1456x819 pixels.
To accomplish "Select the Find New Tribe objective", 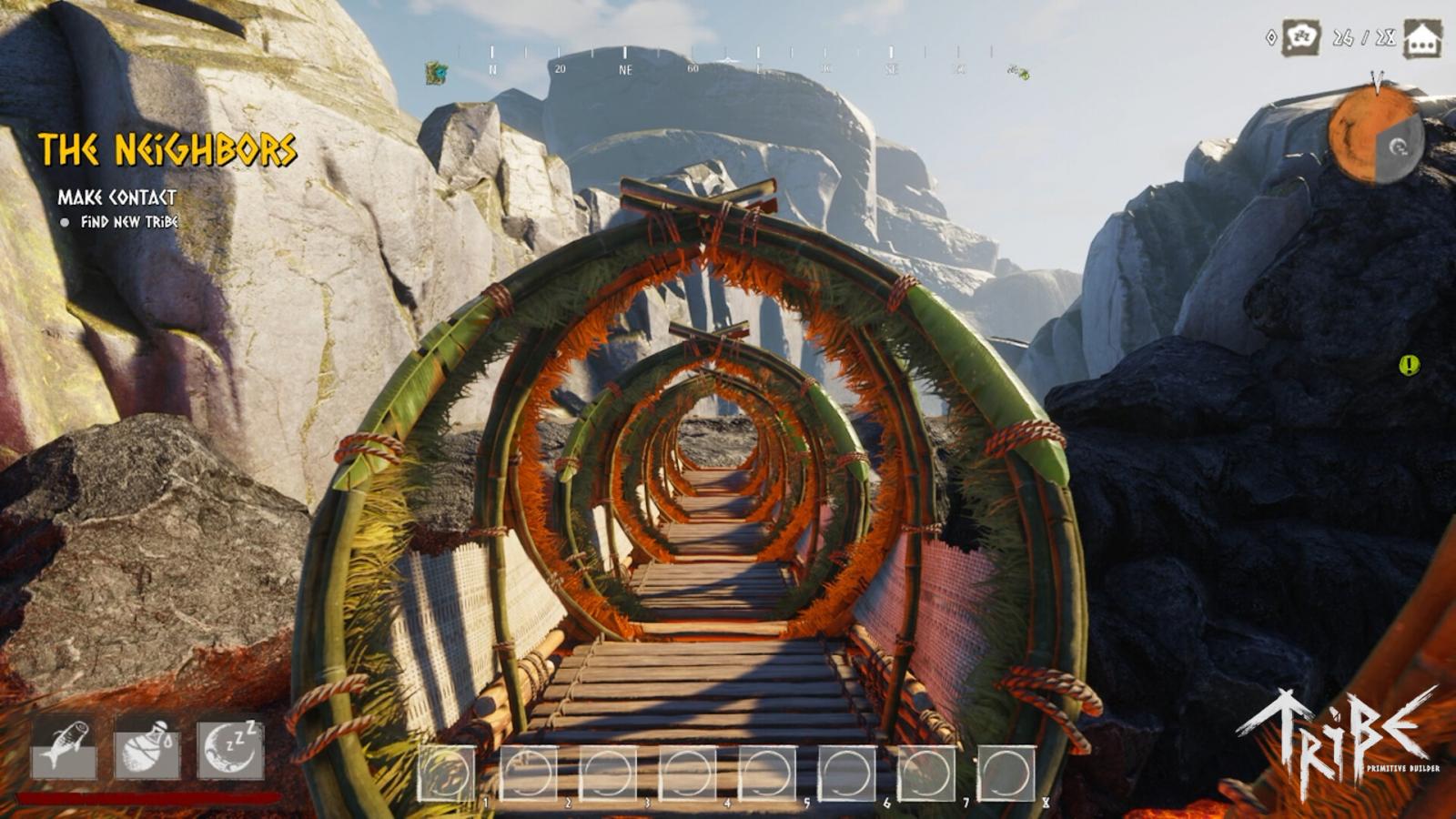I will [128, 222].
